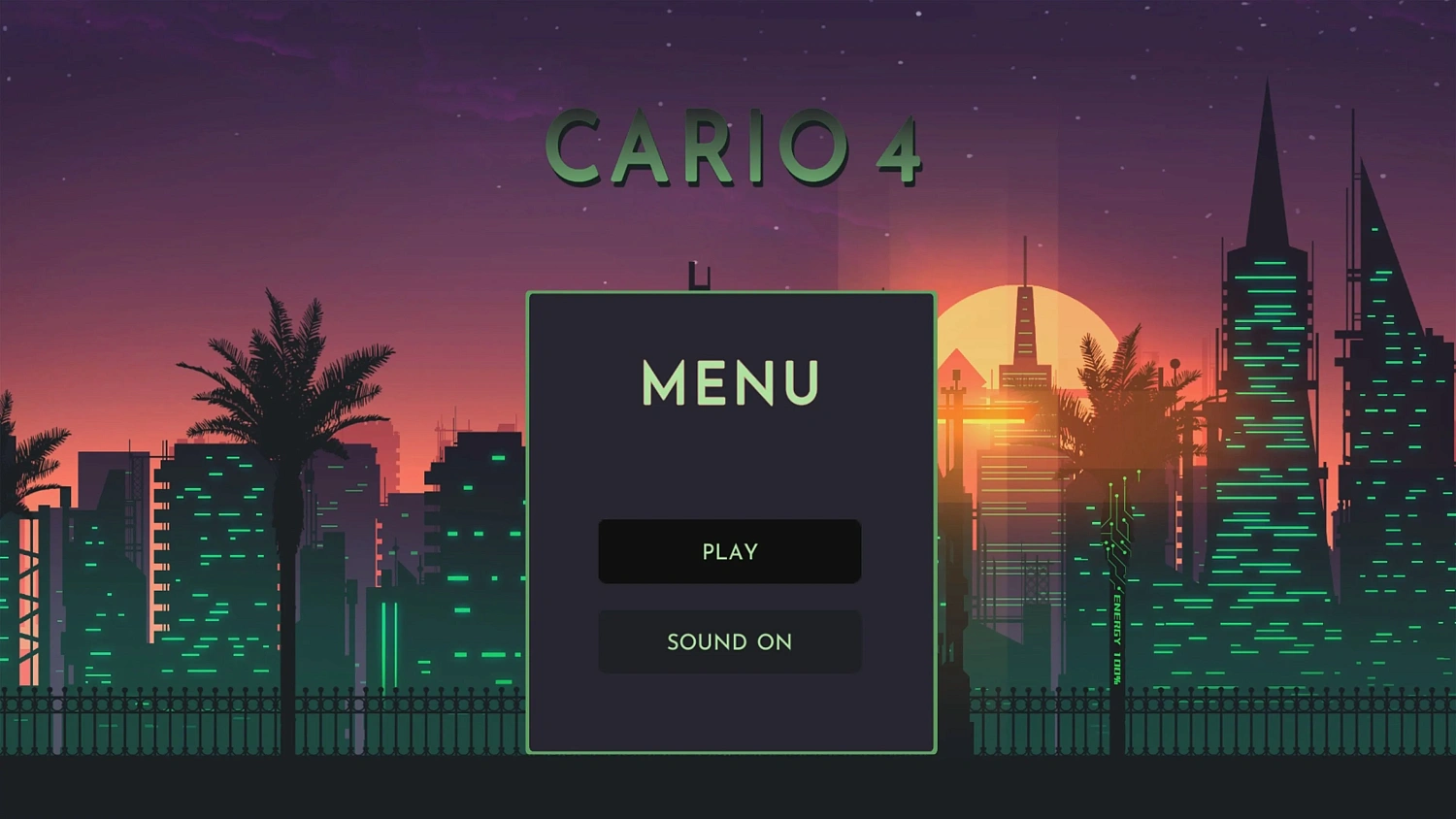Screen dimensions: 1456x819
Task: Disable game audio via sound button
Action: coord(729,641)
